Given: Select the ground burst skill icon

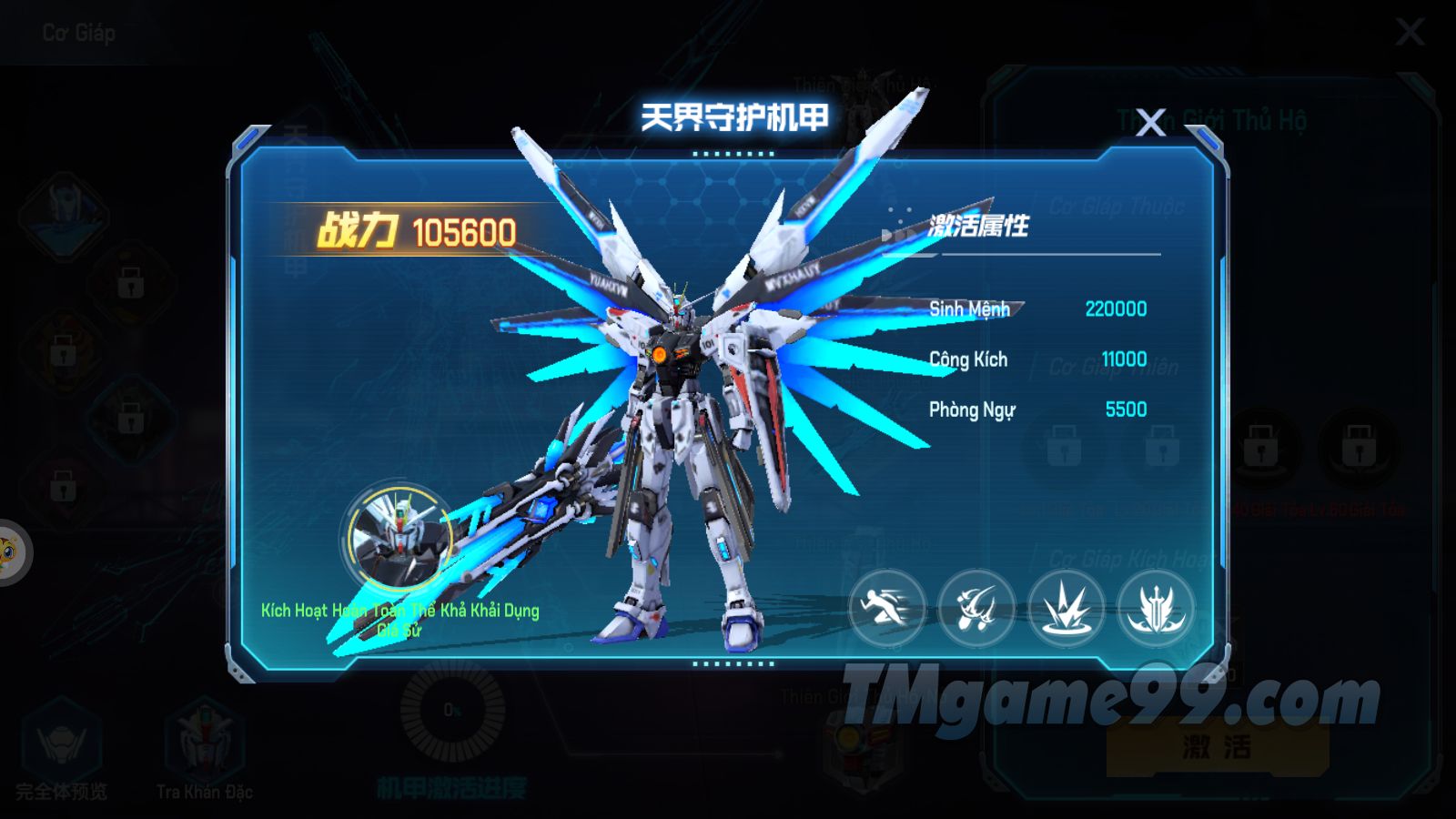Looking at the screenshot, I should 1067,608.
